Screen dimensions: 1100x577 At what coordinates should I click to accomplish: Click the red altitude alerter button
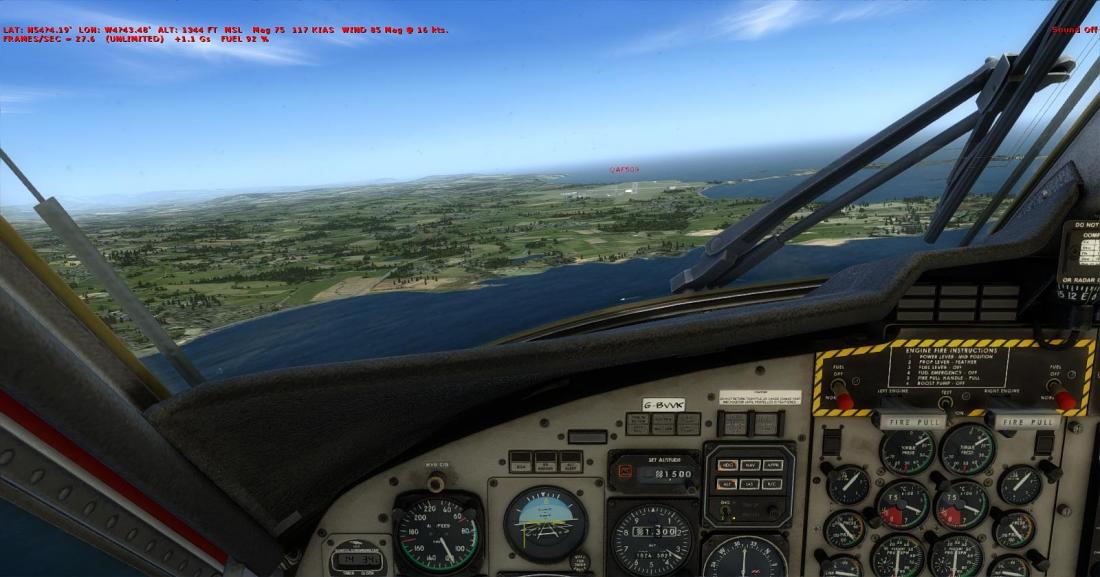click(x=624, y=471)
